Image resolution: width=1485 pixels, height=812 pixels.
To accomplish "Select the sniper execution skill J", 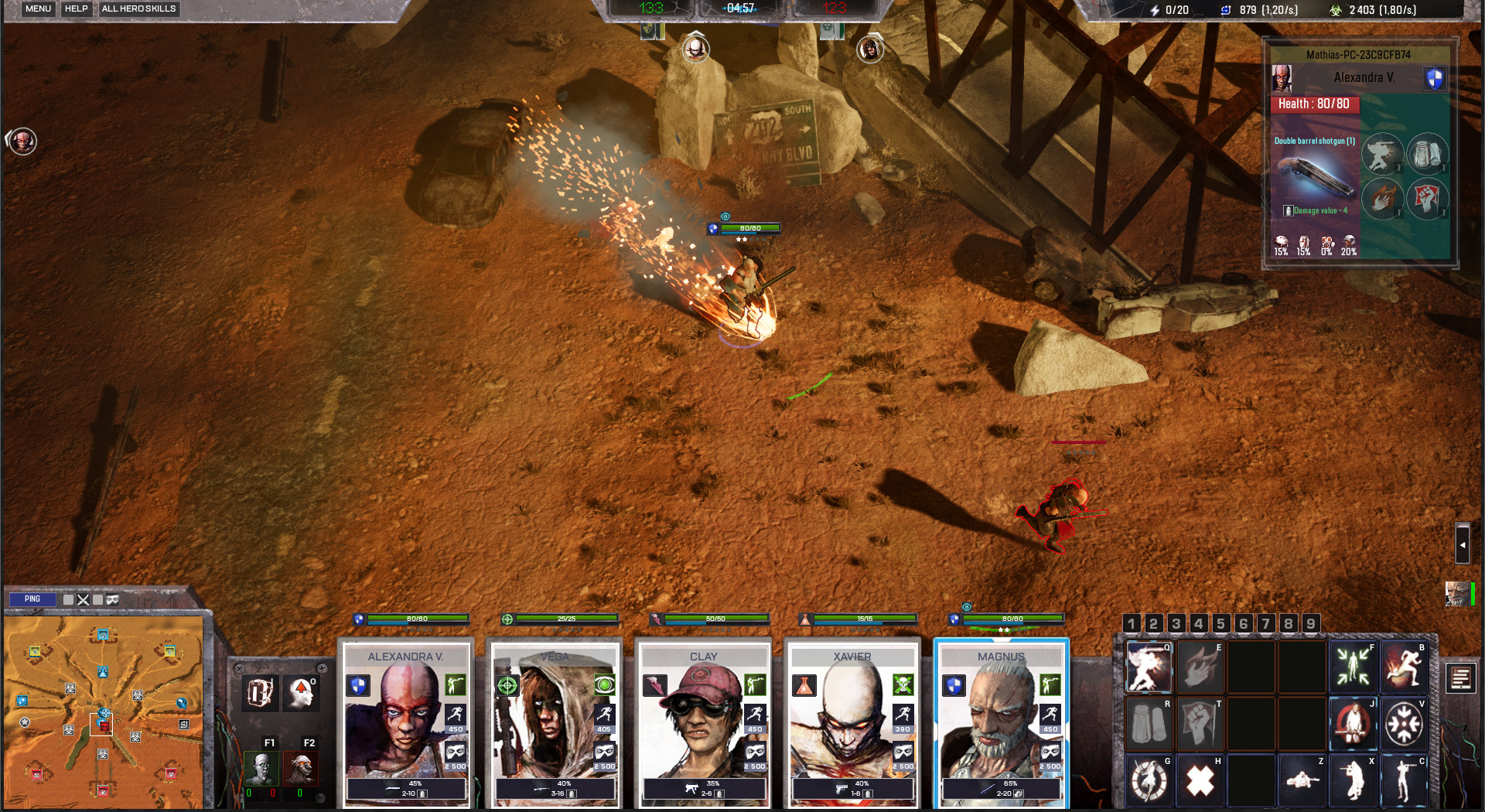I will (x=1352, y=723).
